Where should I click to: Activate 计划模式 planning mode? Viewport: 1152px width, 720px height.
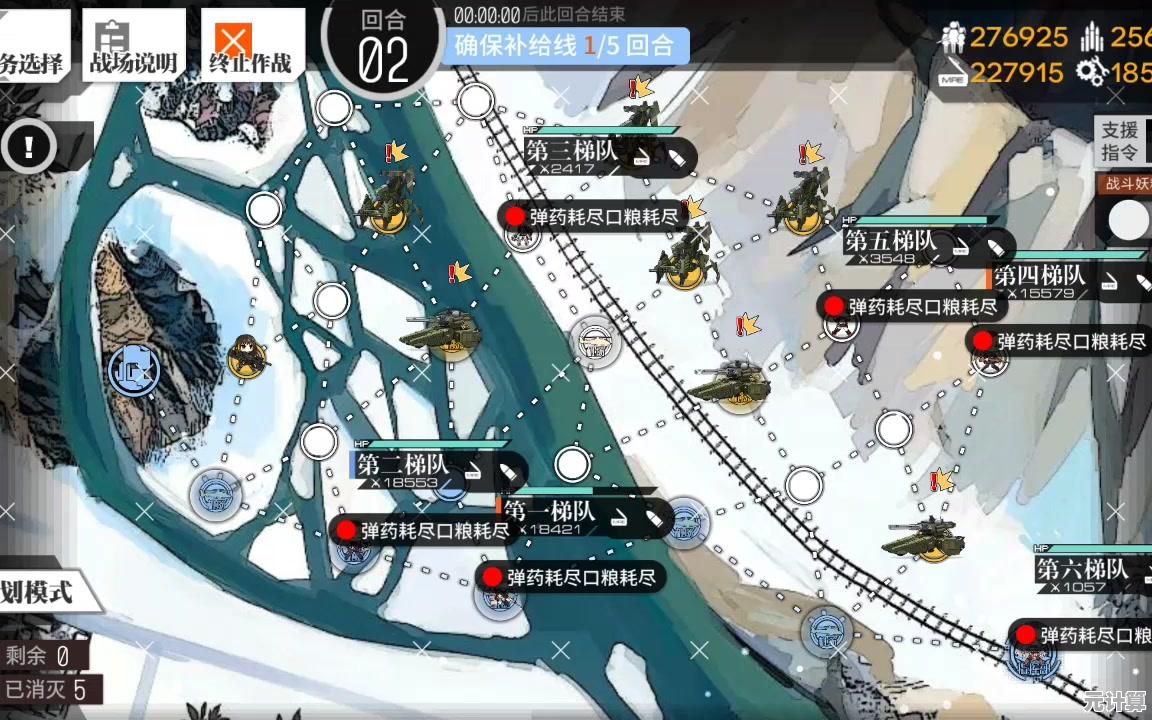pos(40,591)
